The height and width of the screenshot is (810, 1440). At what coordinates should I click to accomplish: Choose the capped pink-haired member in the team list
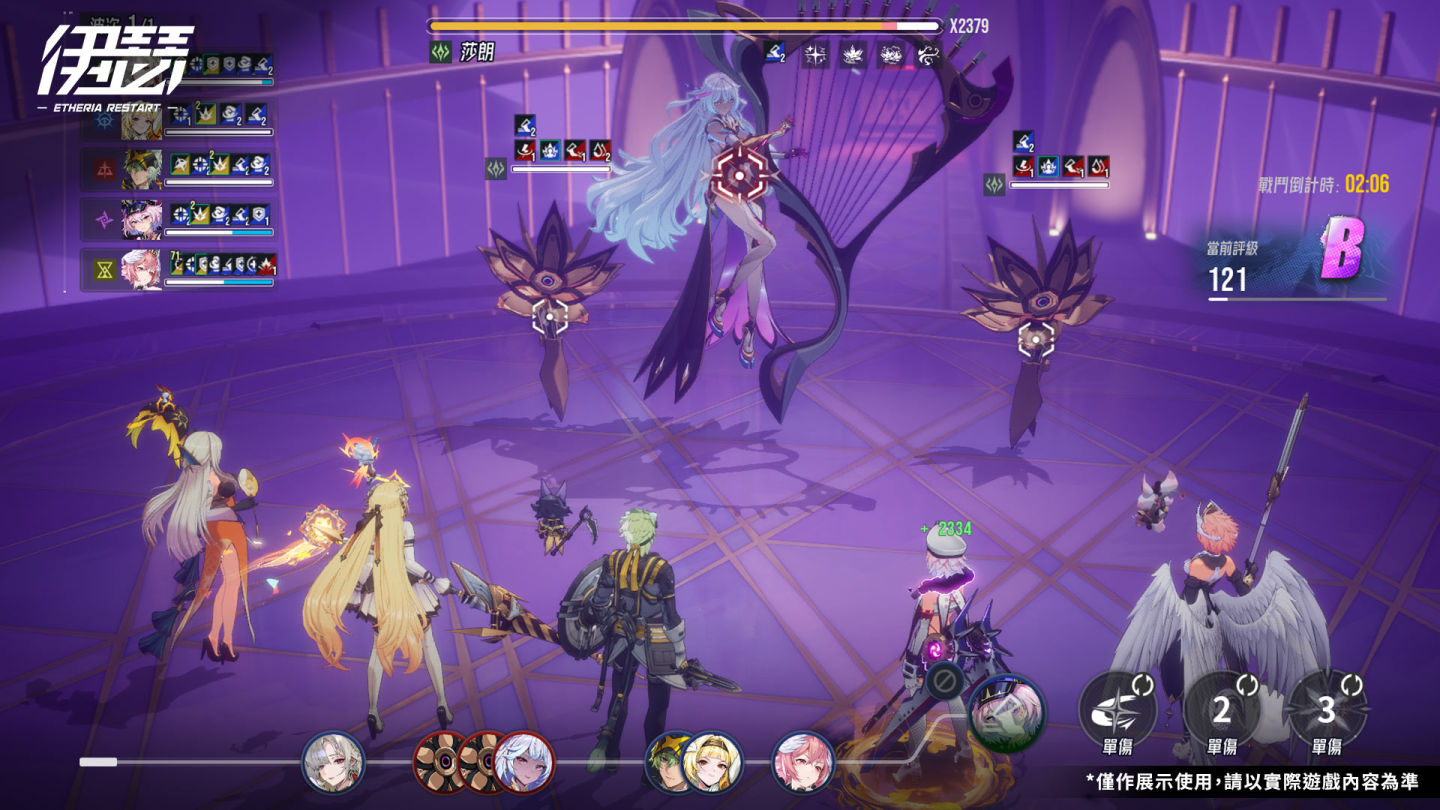tap(142, 218)
